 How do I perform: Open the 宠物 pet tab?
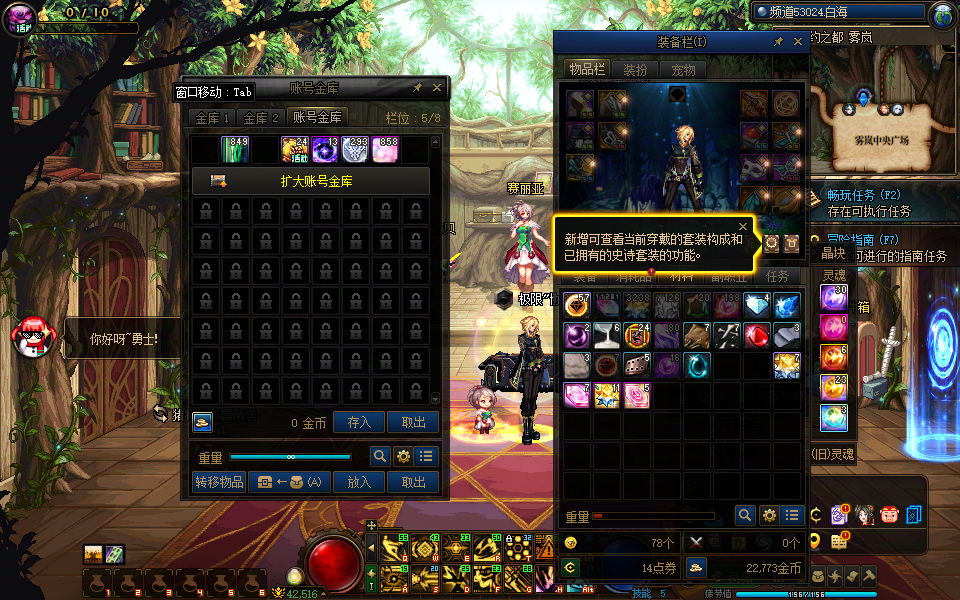pos(683,70)
